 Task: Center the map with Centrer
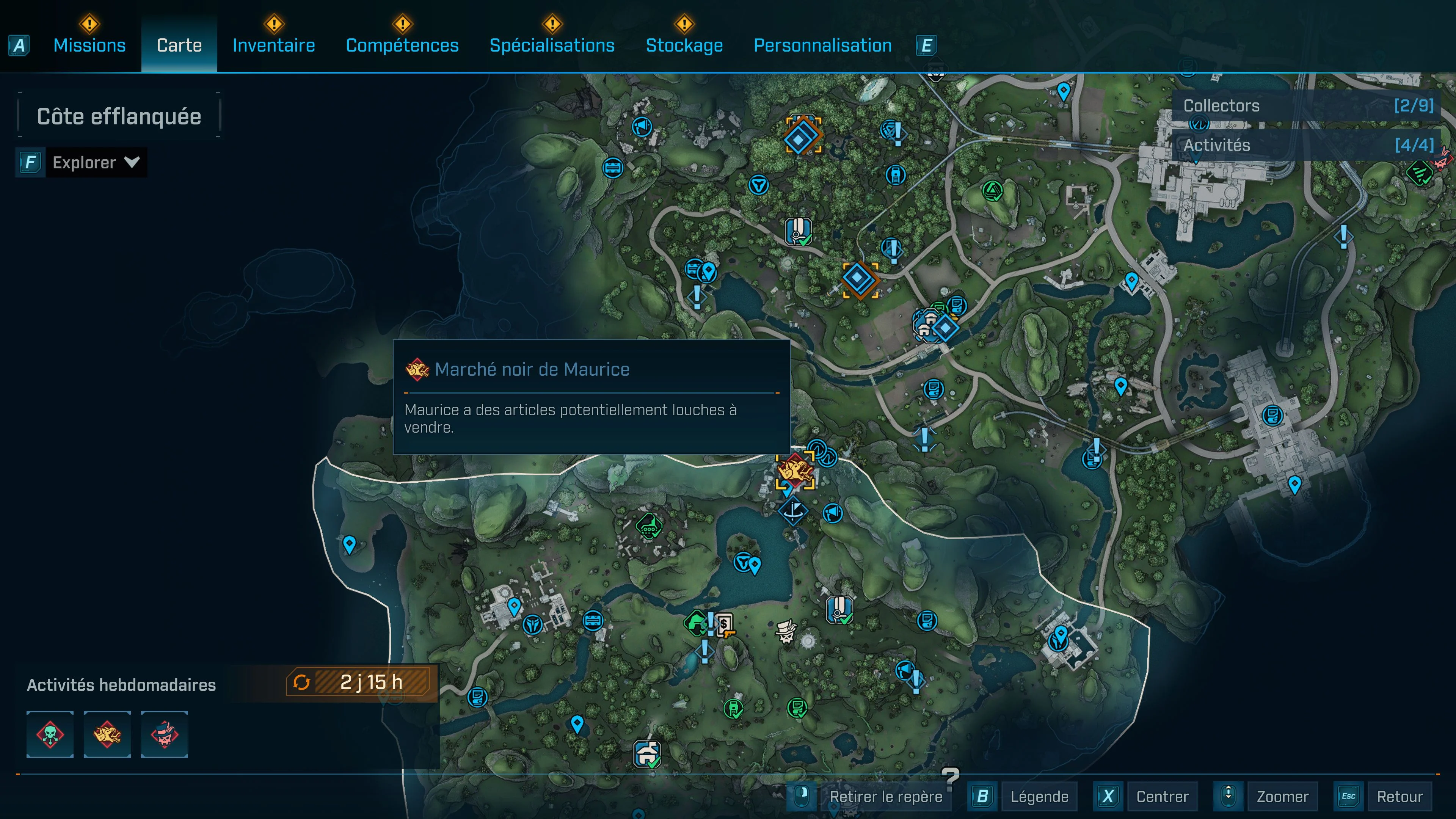point(1162,796)
